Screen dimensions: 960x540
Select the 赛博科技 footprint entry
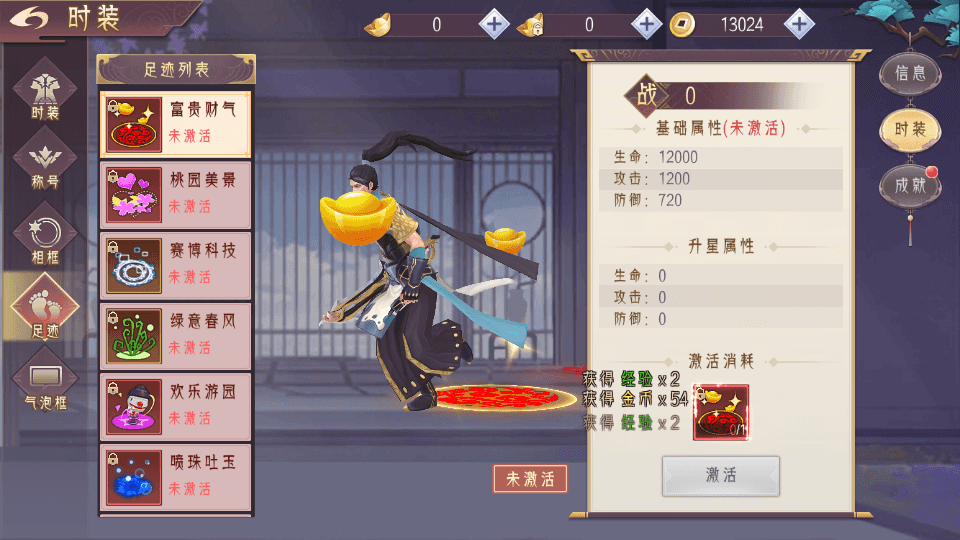click(x=175, y=265)
